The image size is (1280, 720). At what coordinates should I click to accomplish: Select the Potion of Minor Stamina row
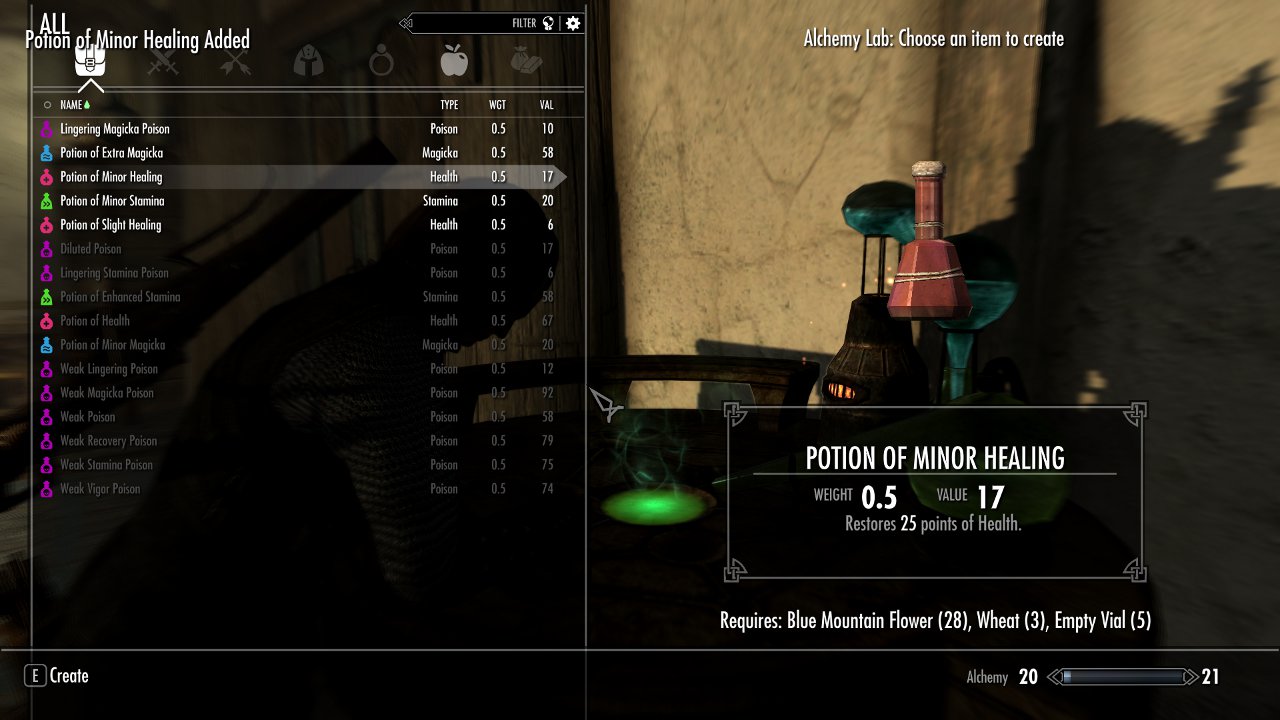pos(112,201)
